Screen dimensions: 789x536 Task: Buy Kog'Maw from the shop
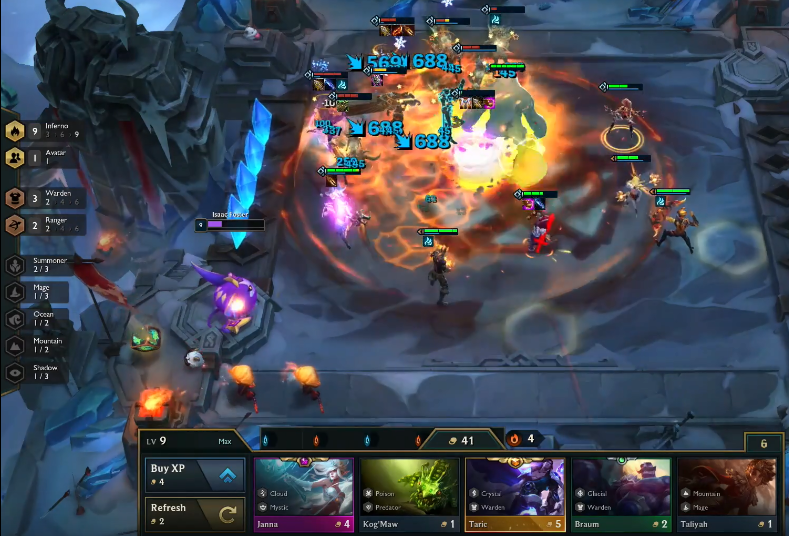tap(410, 494)
